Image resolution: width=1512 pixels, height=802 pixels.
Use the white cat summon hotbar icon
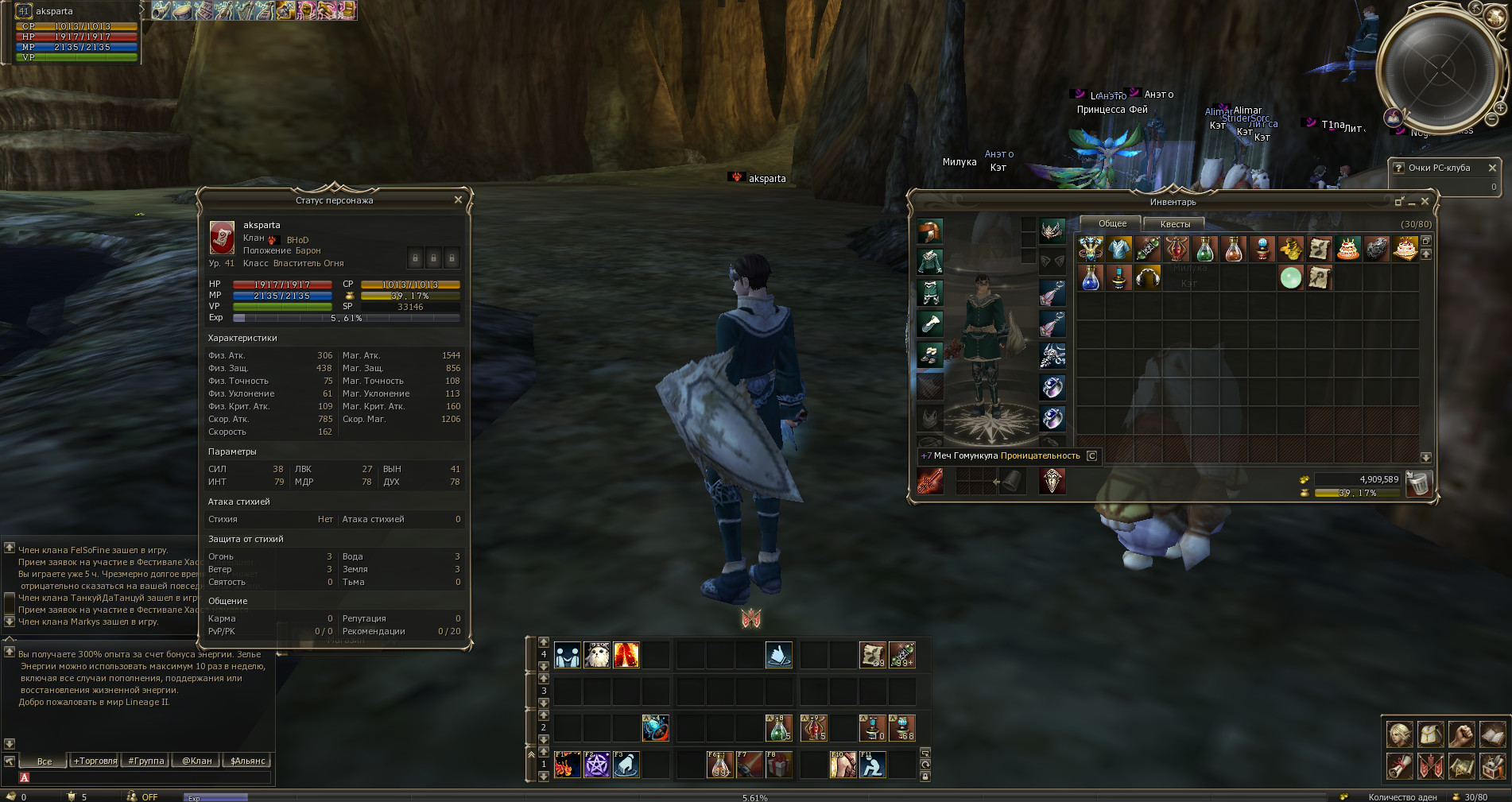596,655
